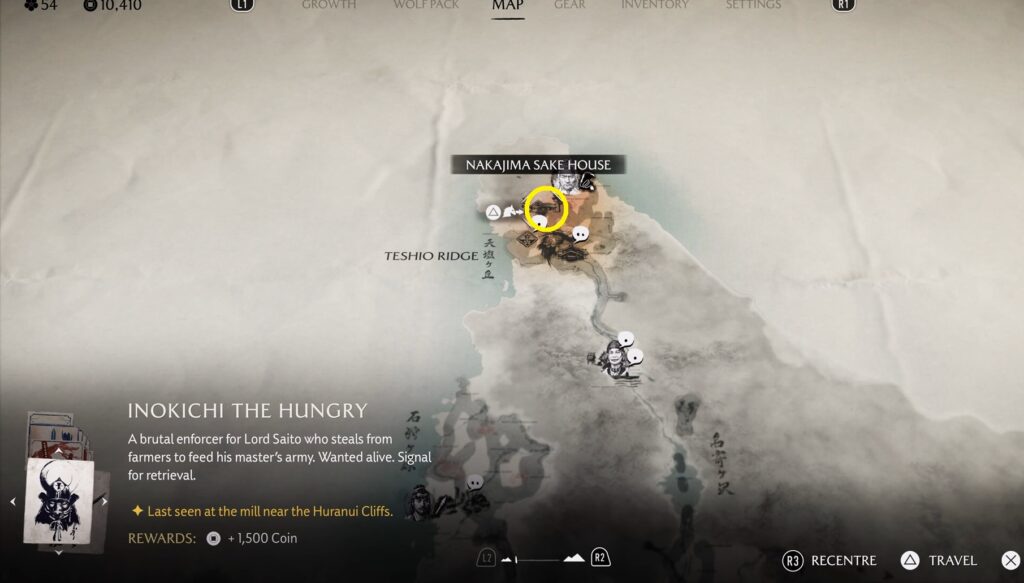The width and height of the screenshot is (1024, 583).
Task: Switch to the Gear tab
Action: (570, 5)
